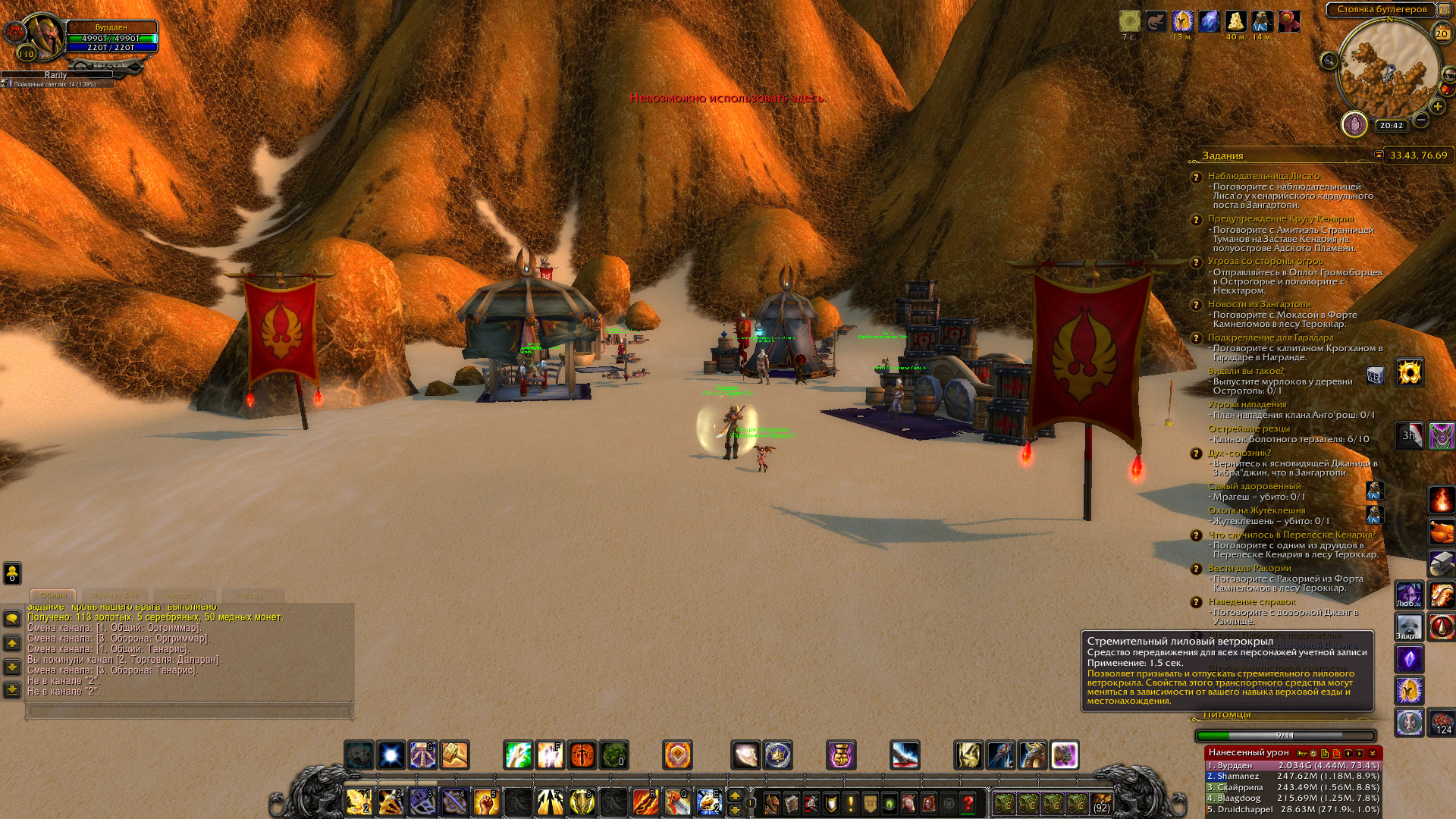Close the Нанесенный урон damage meter window
This screenshot has width=1456, height=819.
1372,753
